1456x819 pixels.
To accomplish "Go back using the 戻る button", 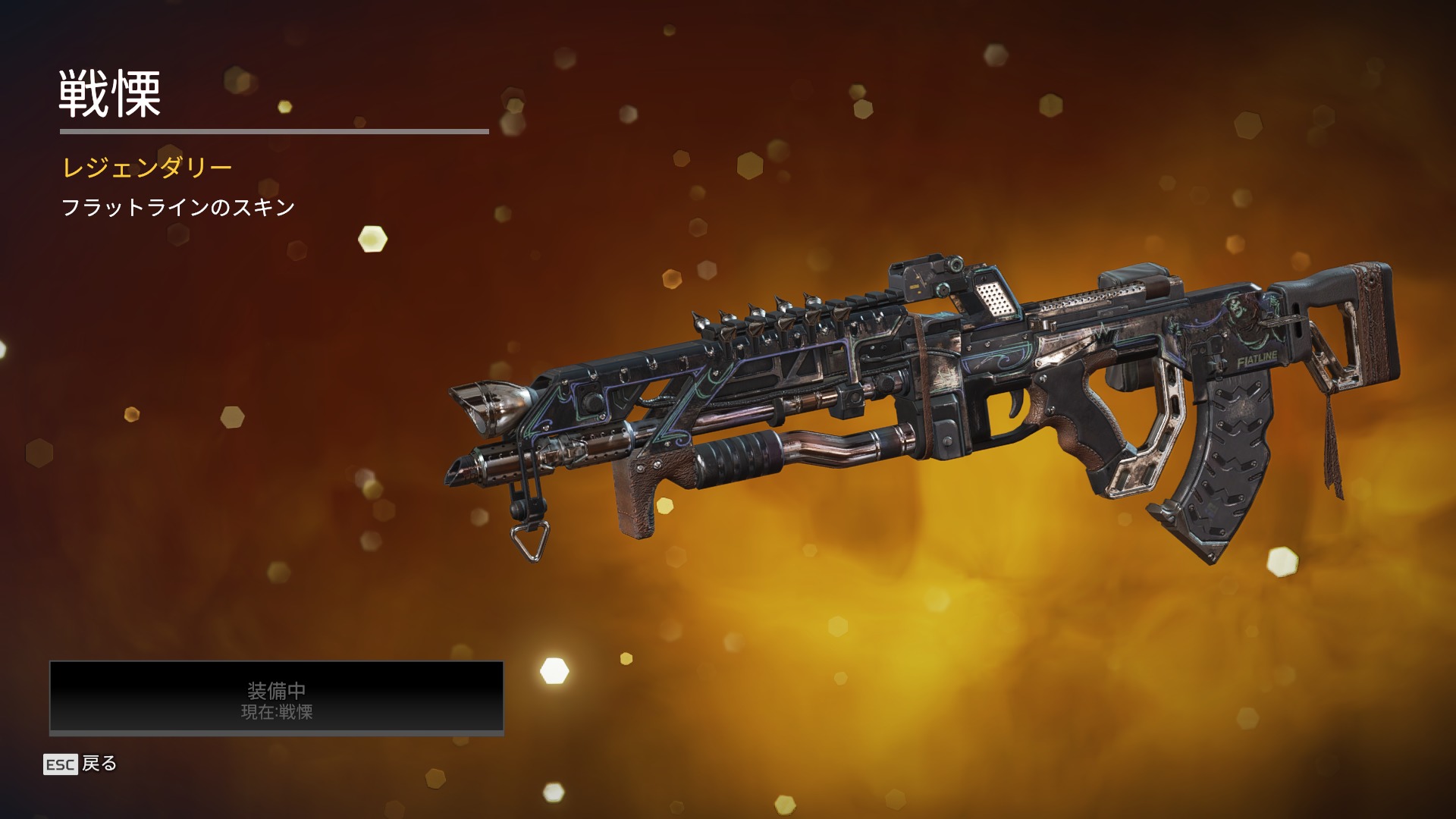I will click(81, 764).
